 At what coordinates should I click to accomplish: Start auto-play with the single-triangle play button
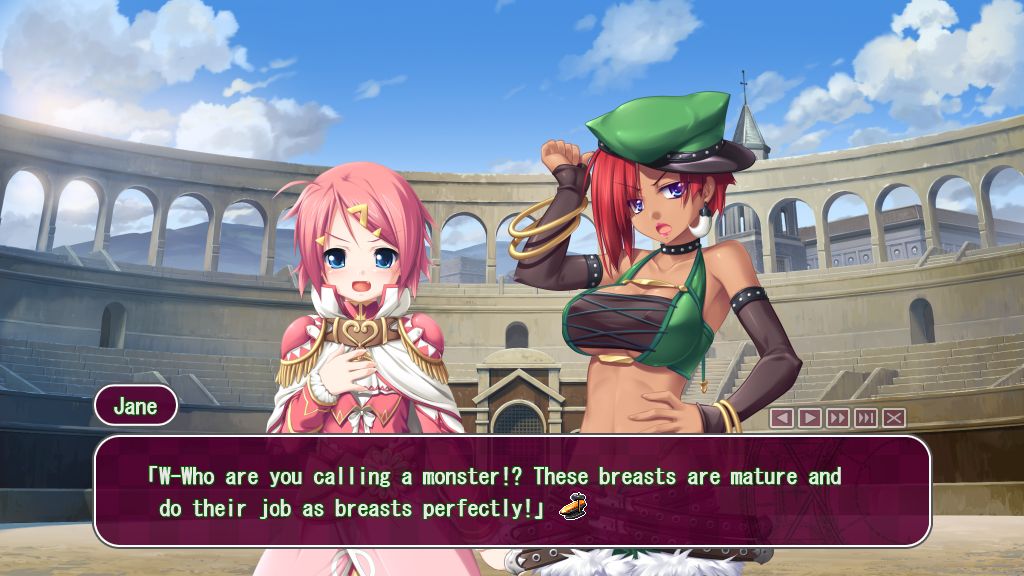click(809, 418)
